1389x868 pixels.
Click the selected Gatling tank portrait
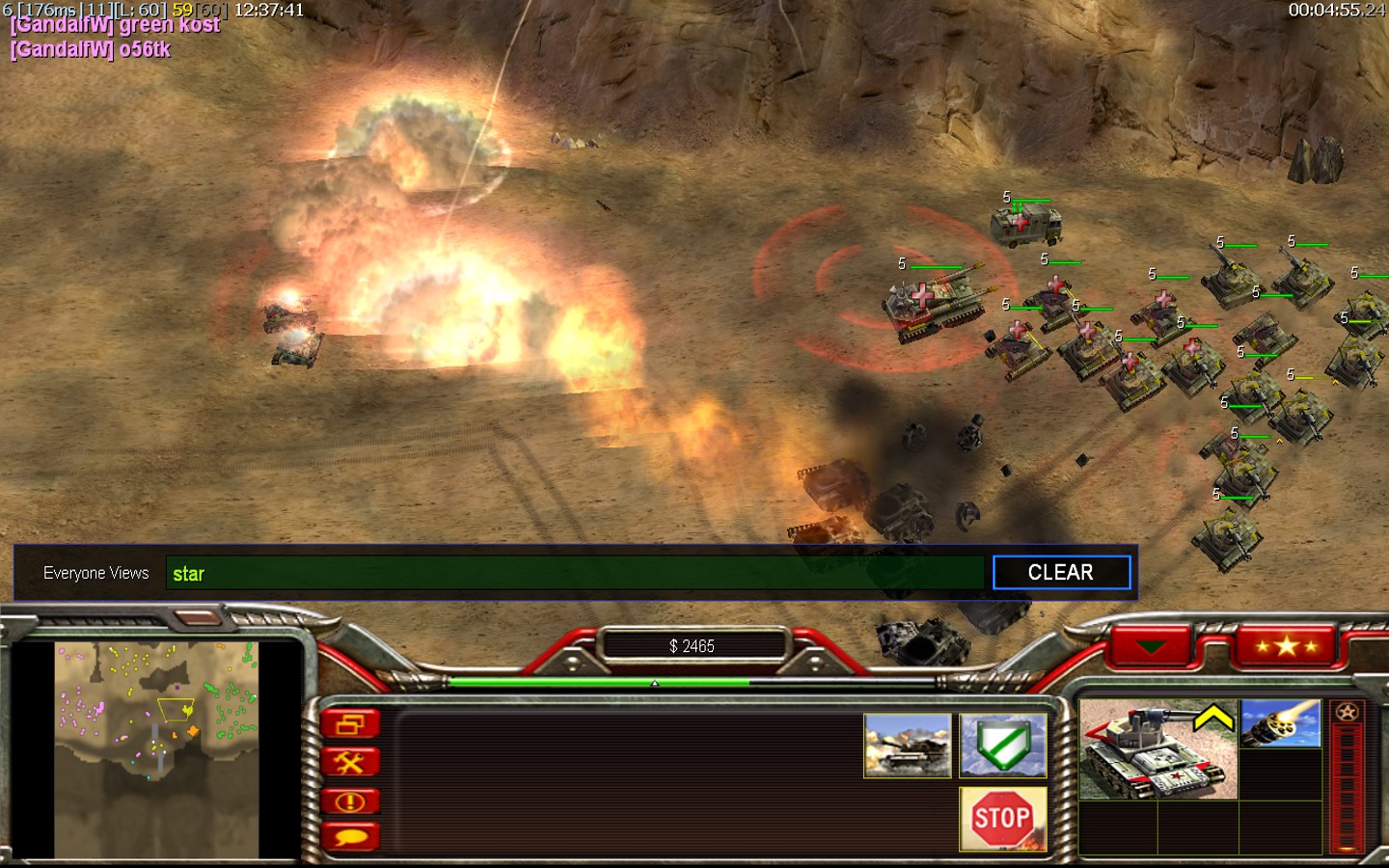pyautogui.click(x=1157, y=750)
